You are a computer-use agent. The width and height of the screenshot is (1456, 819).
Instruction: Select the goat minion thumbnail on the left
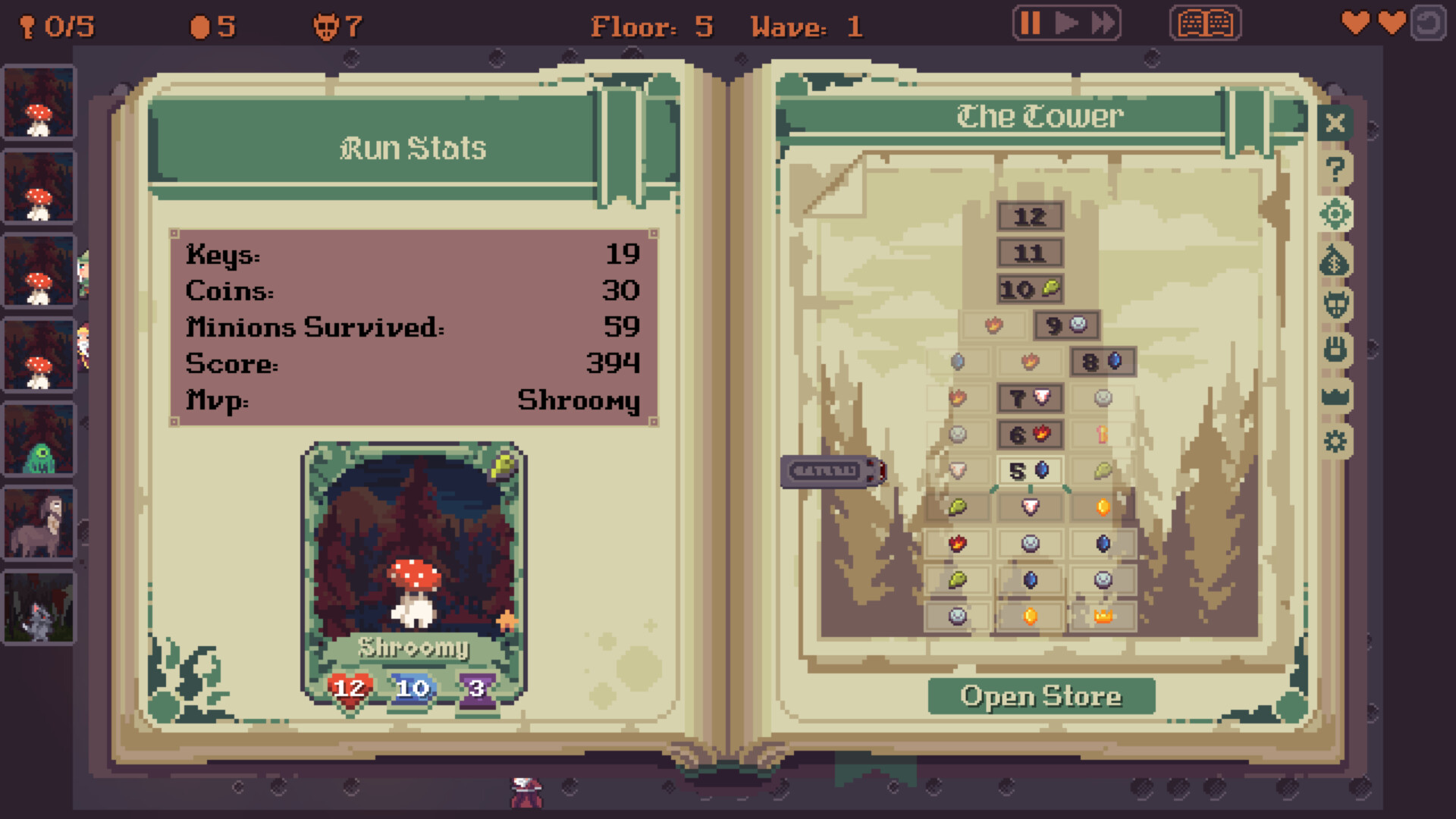coord(39,521)
